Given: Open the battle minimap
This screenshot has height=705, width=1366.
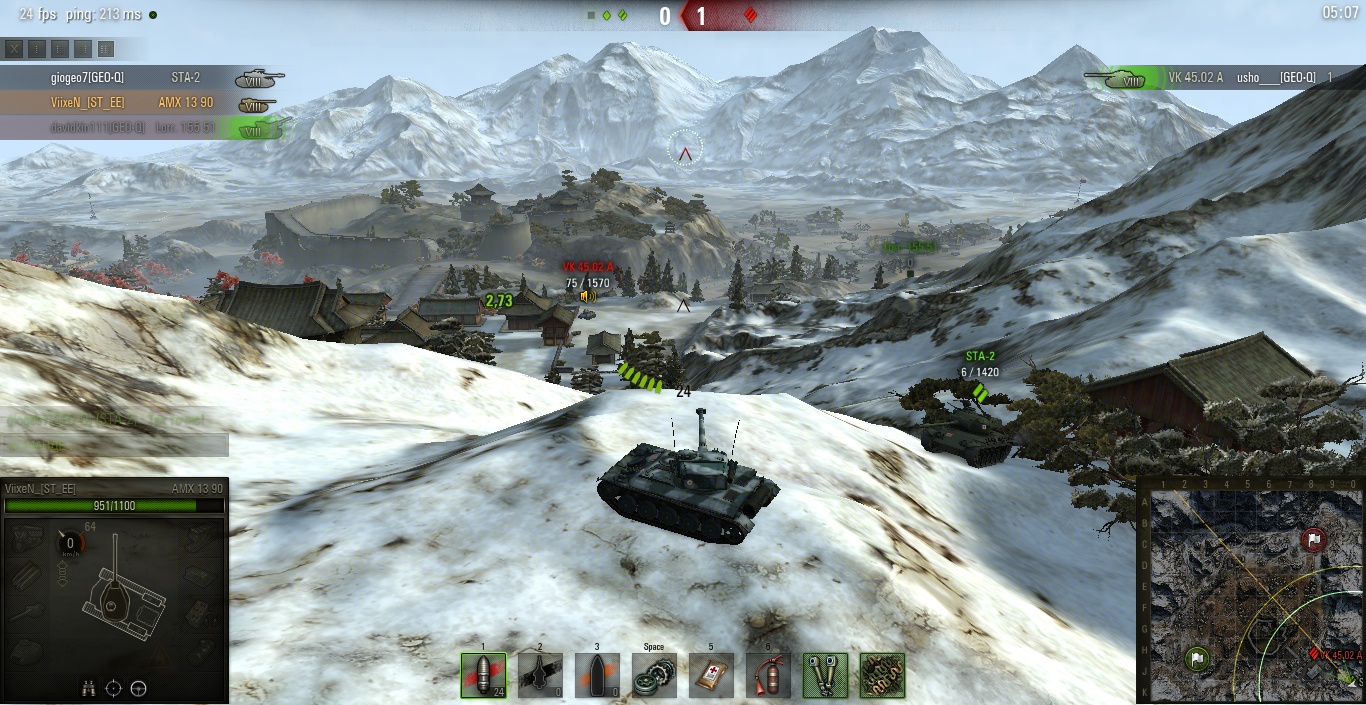Looking at the screenshot, I should coord(1250,589).
